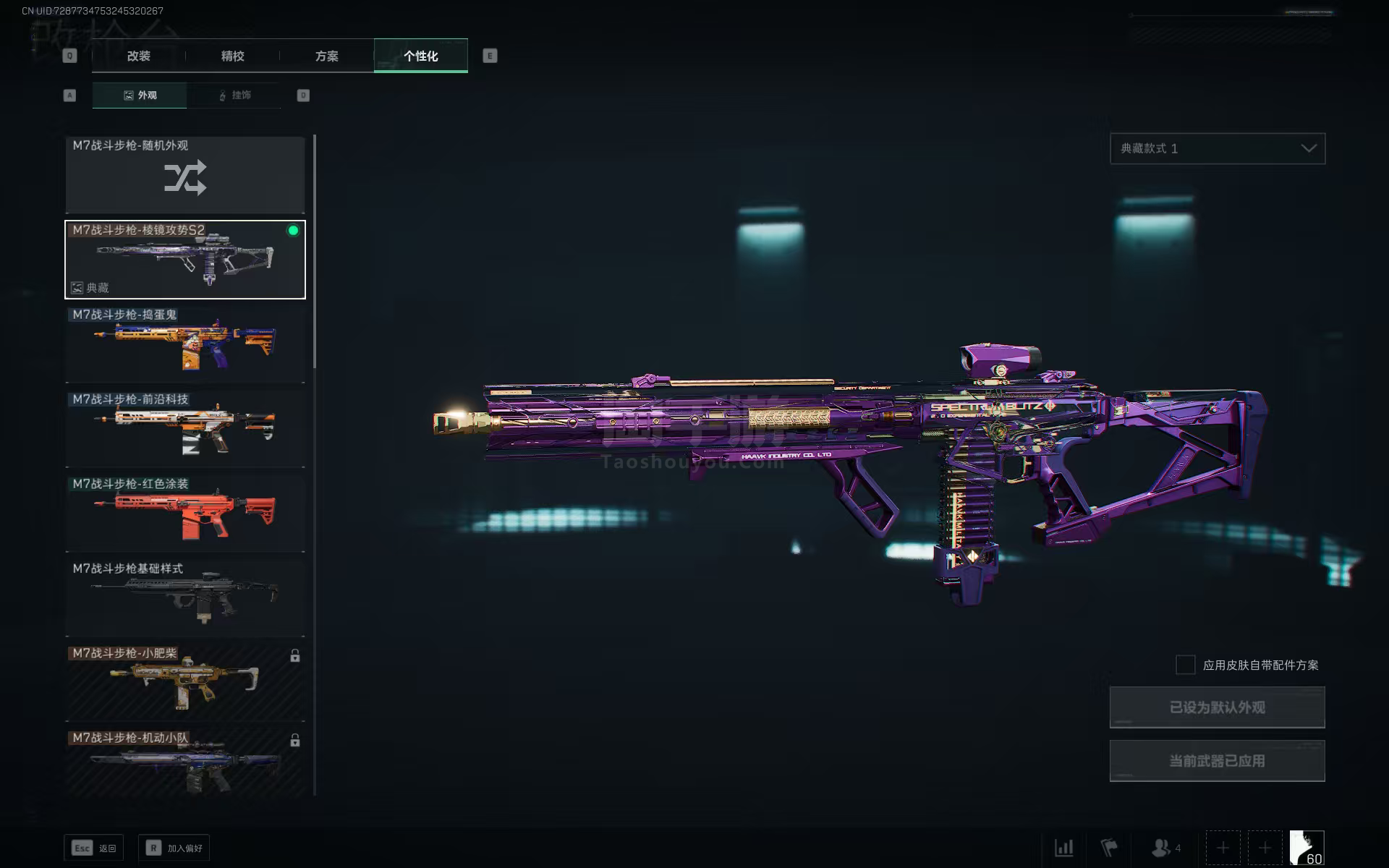The height and width of the screenshot is (868, 1389).
Task: Open the 挂饰 charms sub-tab
Action: tap(234, 95)
